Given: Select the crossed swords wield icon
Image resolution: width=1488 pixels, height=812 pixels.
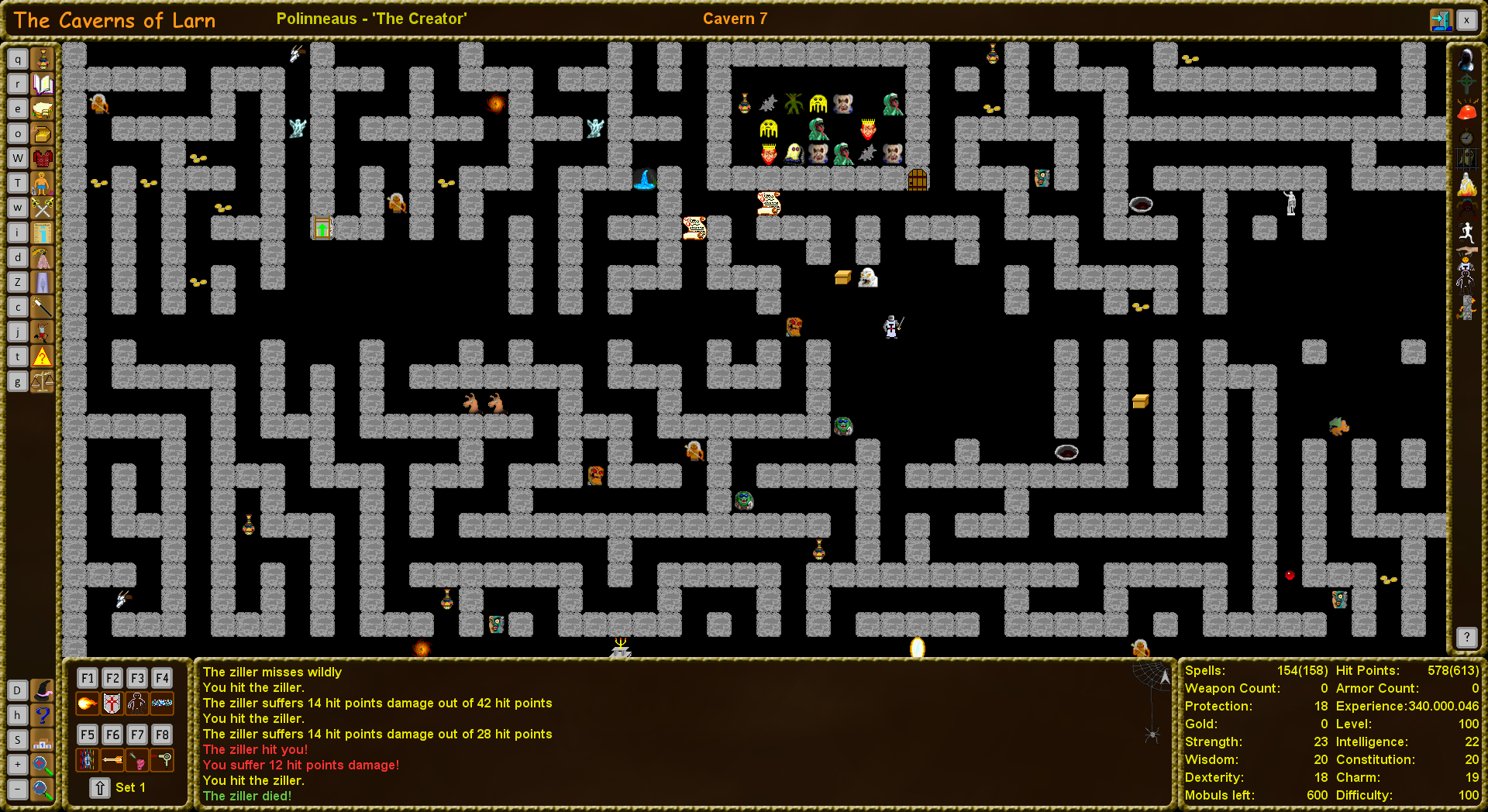Looking at the screenshot, I should click(x=43, y=208).
